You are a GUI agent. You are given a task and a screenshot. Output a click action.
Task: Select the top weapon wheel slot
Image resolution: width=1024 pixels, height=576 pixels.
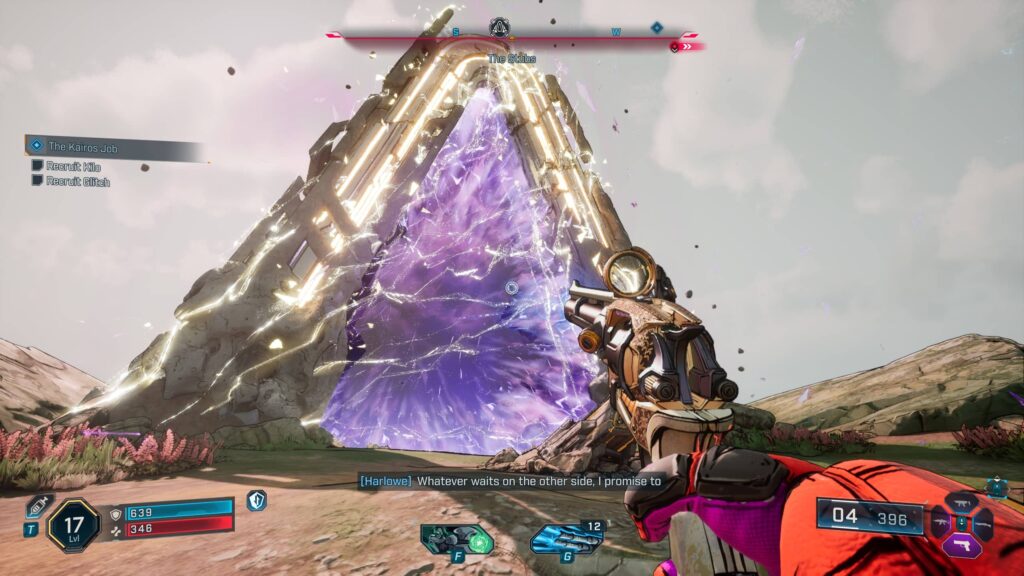(x=962, y=502)
